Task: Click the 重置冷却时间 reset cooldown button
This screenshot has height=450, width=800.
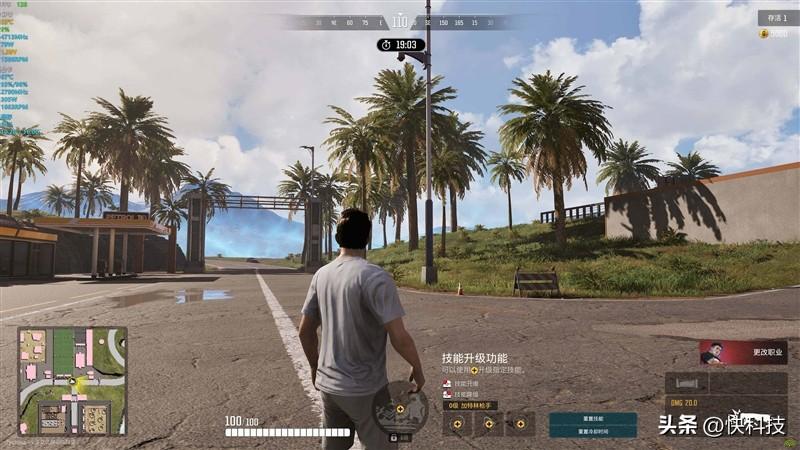Action: point(592,432)
